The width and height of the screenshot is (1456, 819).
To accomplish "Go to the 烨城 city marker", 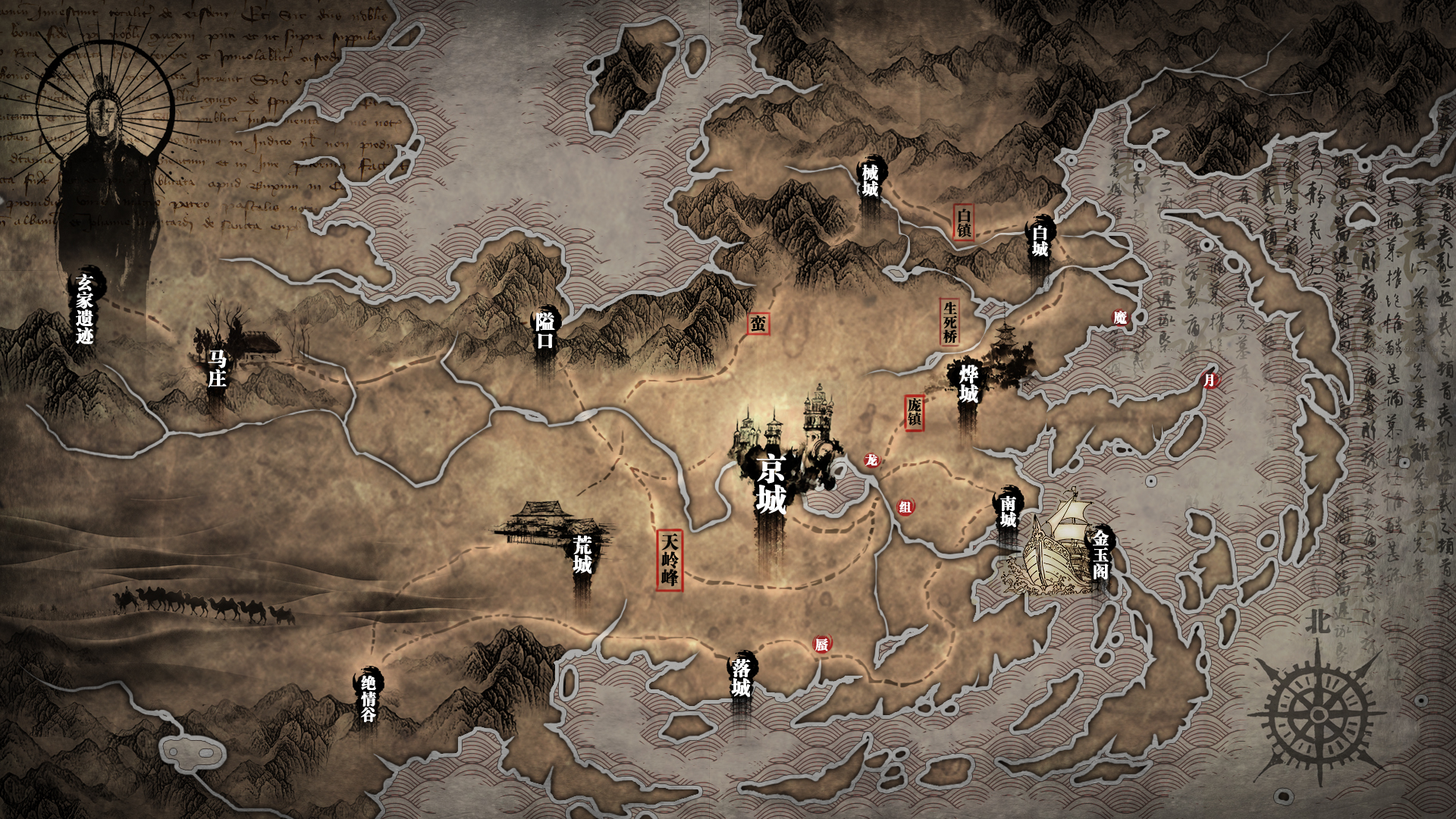I will point(968,384).
